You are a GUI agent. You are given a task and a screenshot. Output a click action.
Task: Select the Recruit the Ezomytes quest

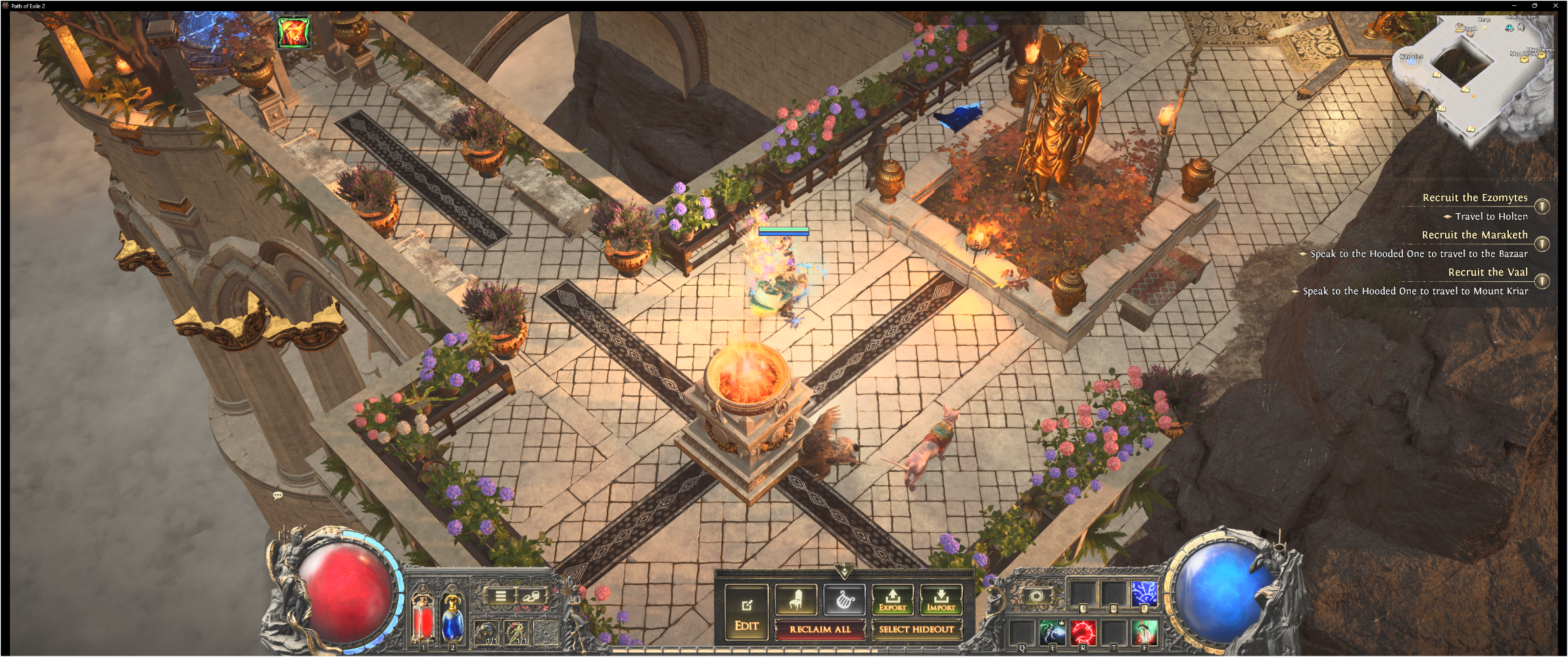pos(1475,198)
